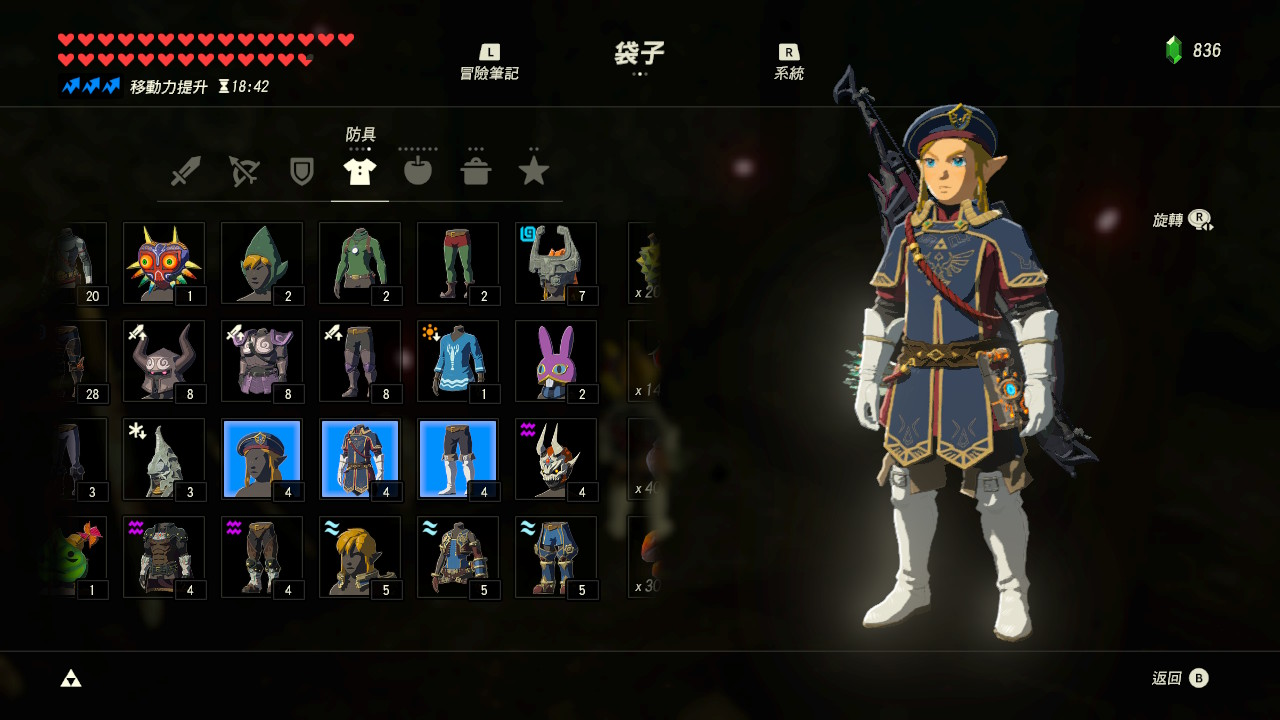This screenshot has height=720, width=1280.
Task: Open the shields category icon
Action: pos(301,170)
